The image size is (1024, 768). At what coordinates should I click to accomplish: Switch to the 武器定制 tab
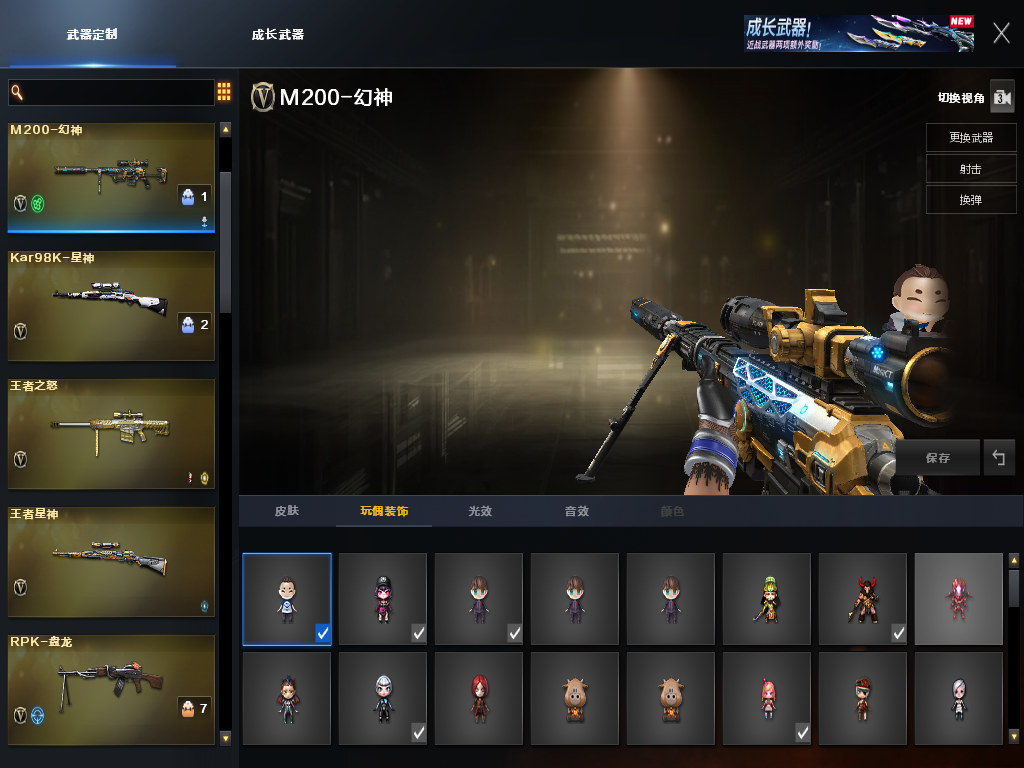point(92,34)
